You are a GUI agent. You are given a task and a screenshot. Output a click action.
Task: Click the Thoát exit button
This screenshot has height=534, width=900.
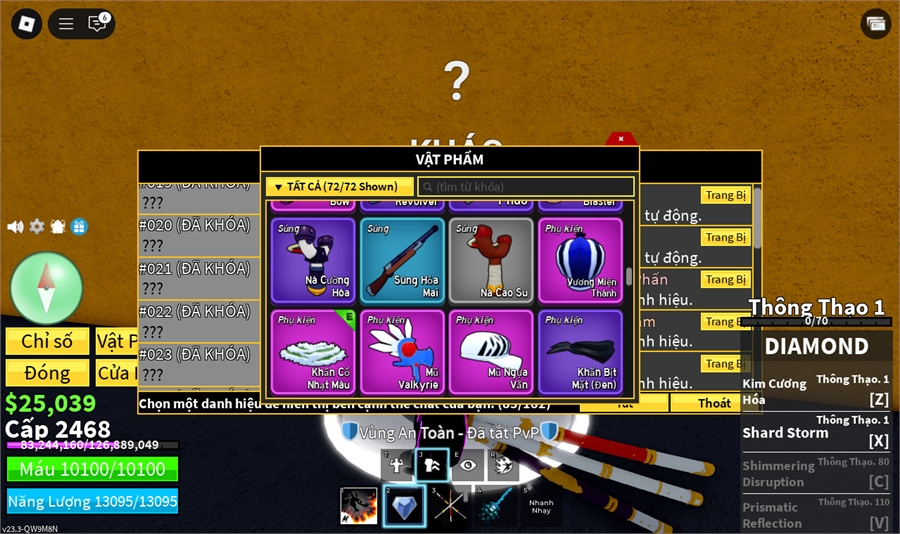pyautogui.click(x=714, y=403)
